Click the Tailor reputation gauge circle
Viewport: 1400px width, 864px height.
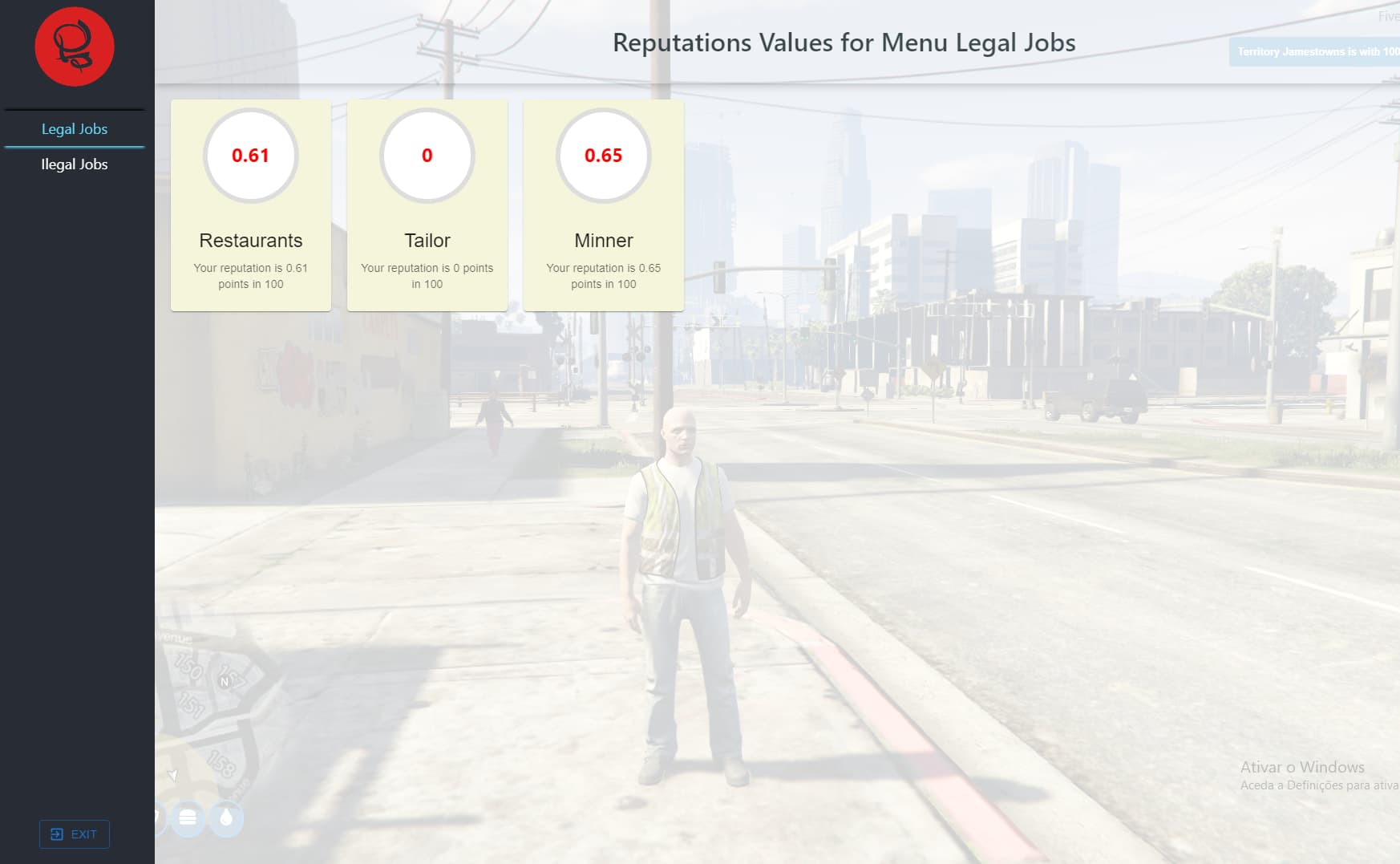click(x=427, y=156)
